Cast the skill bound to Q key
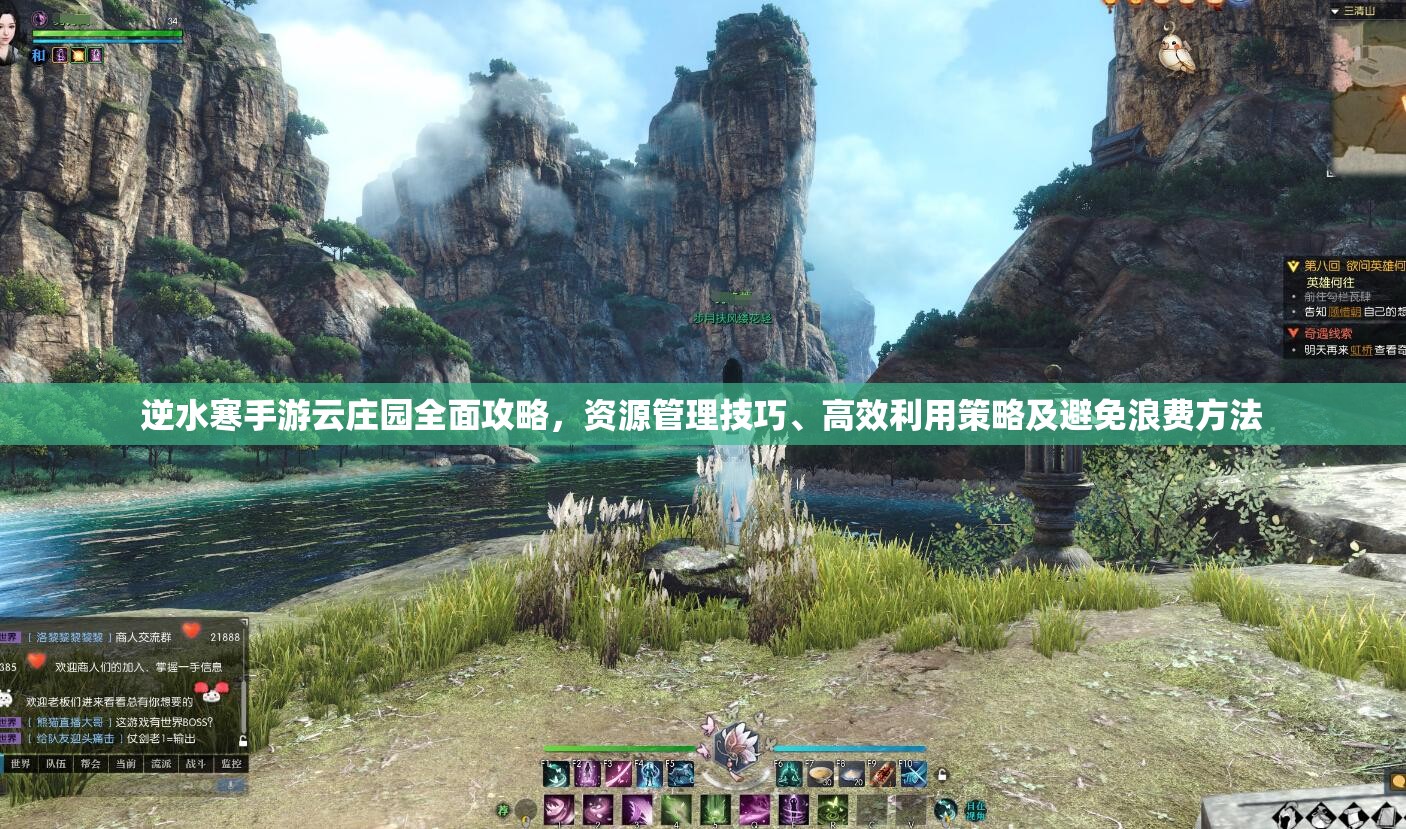Screen dimensions: 1406x829 tap(753, 810)
